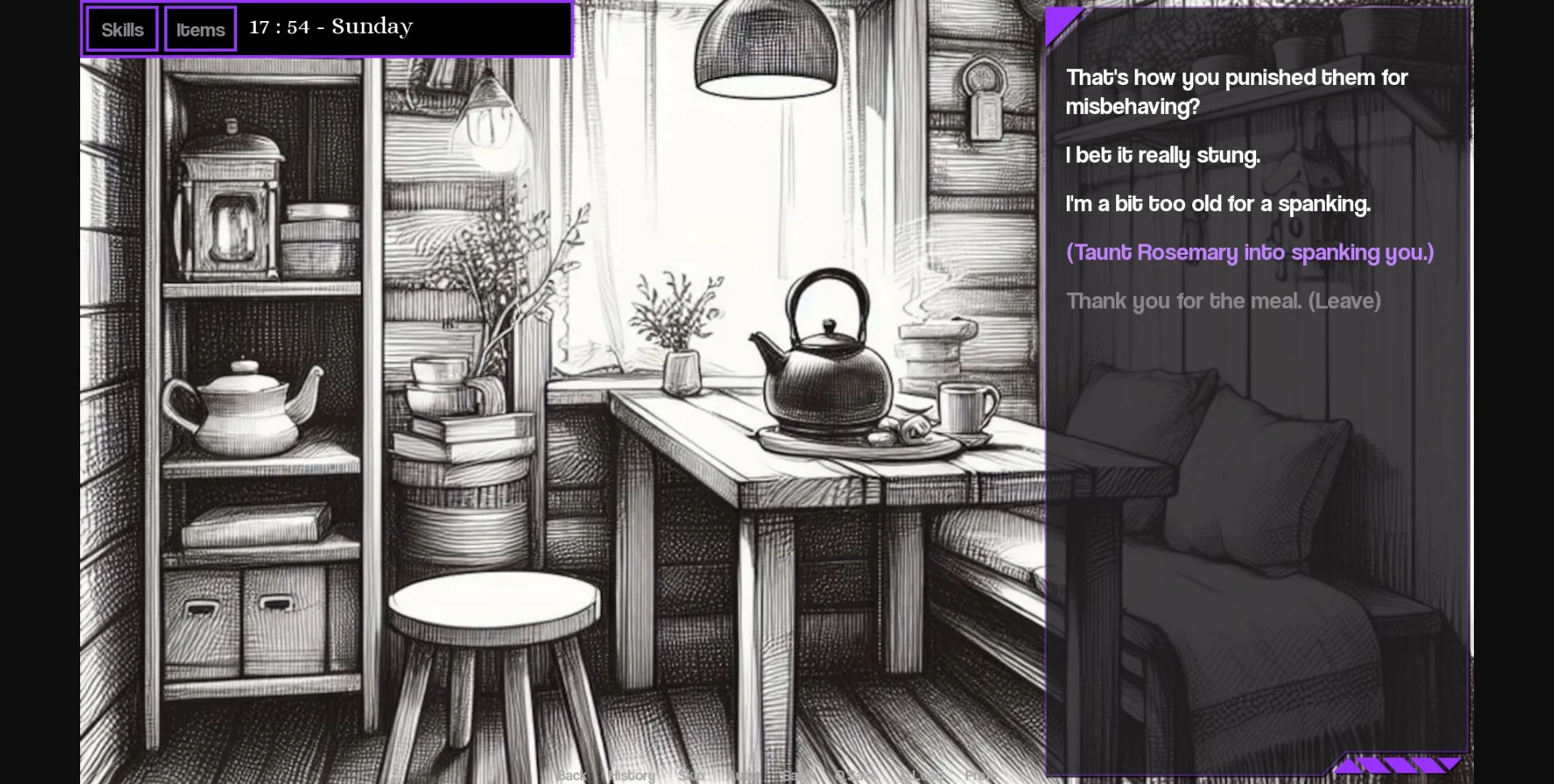1554x784 pixels.
Task: Click the leftmost purple chevron marker
Action: tap(1349, 765)
